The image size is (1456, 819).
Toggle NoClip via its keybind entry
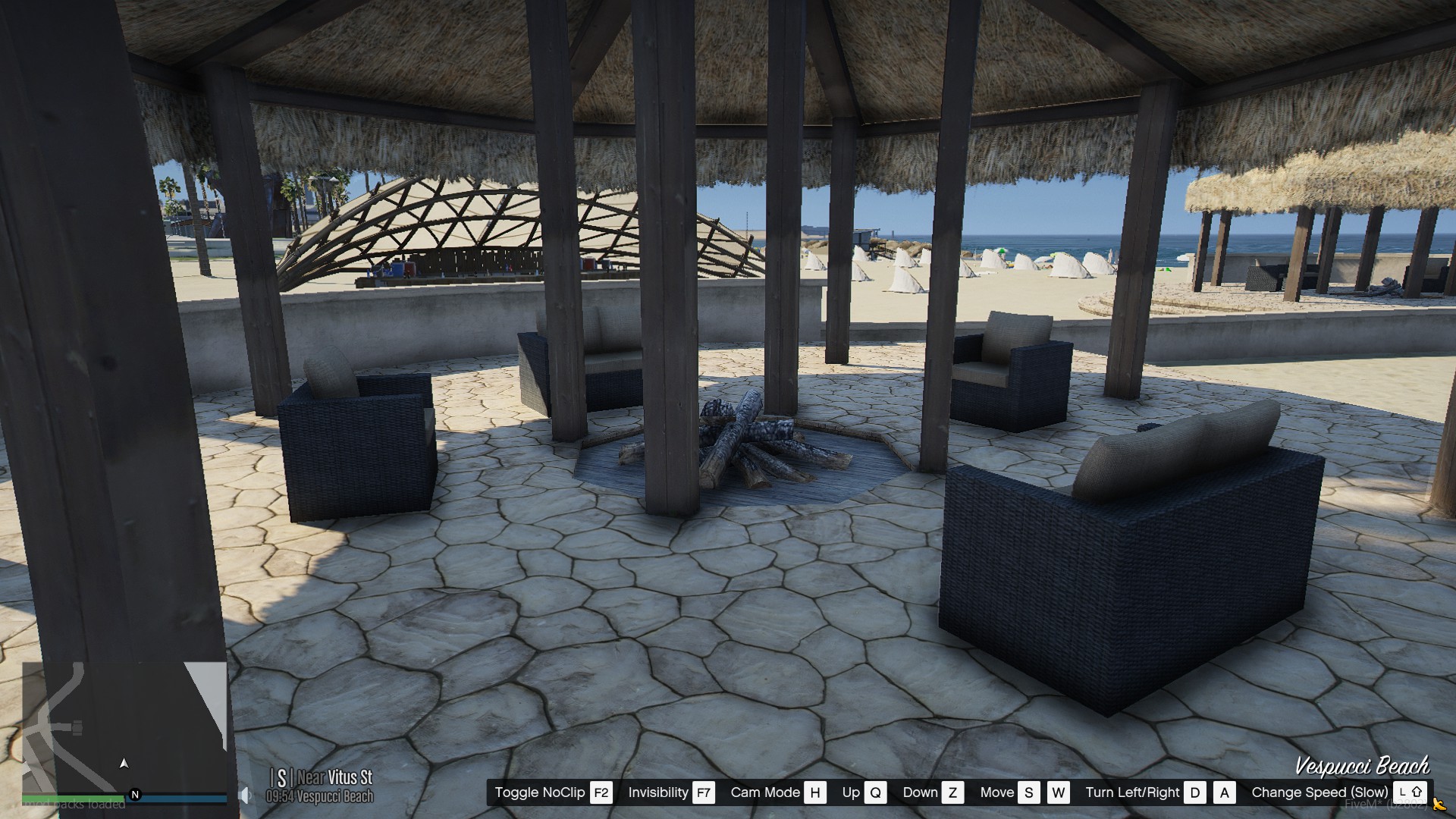(540, 793)
